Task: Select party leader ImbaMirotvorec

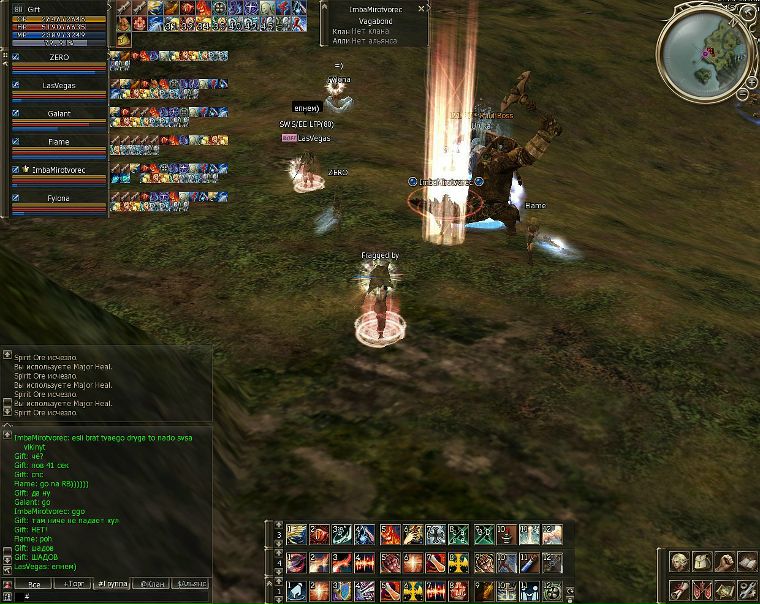Action: [58, 170]
